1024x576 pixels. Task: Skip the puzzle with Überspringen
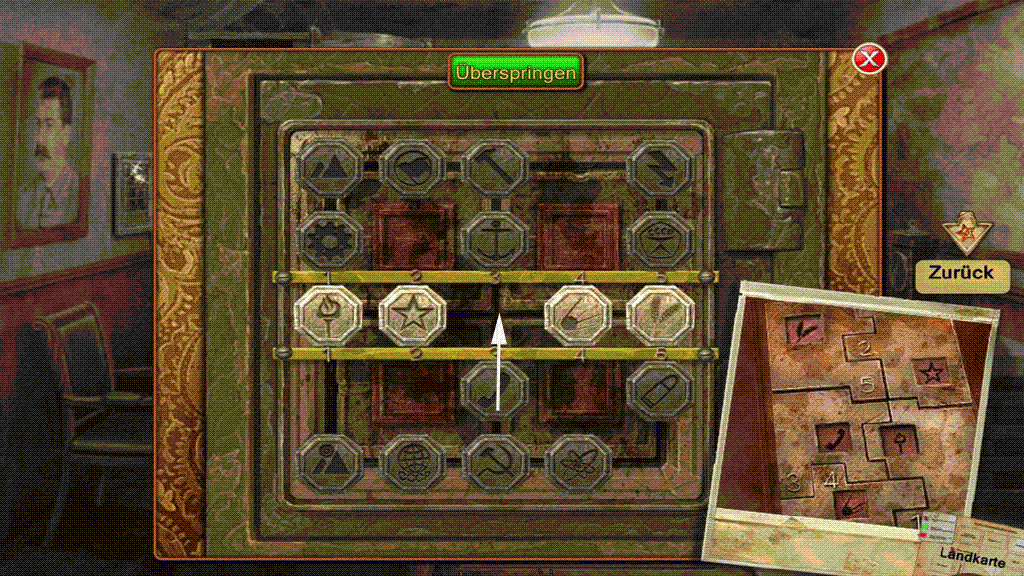click(515, 73)
